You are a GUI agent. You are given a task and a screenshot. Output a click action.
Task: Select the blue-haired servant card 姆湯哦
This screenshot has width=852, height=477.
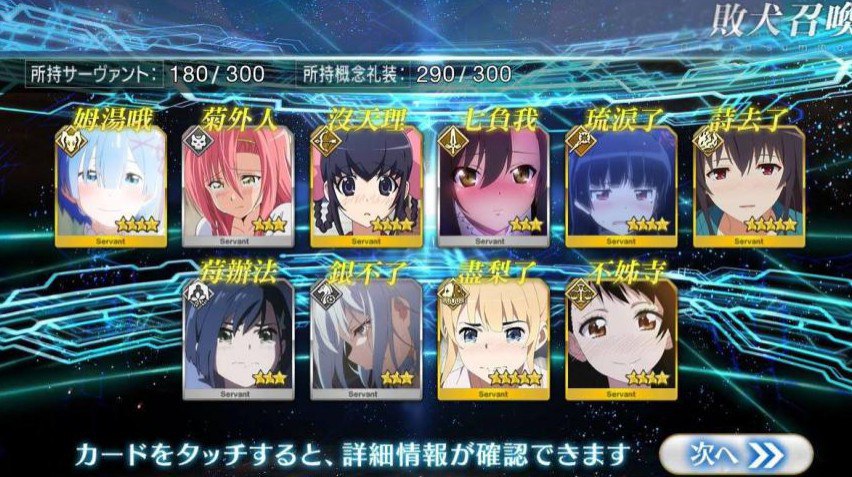coord(110,187)
